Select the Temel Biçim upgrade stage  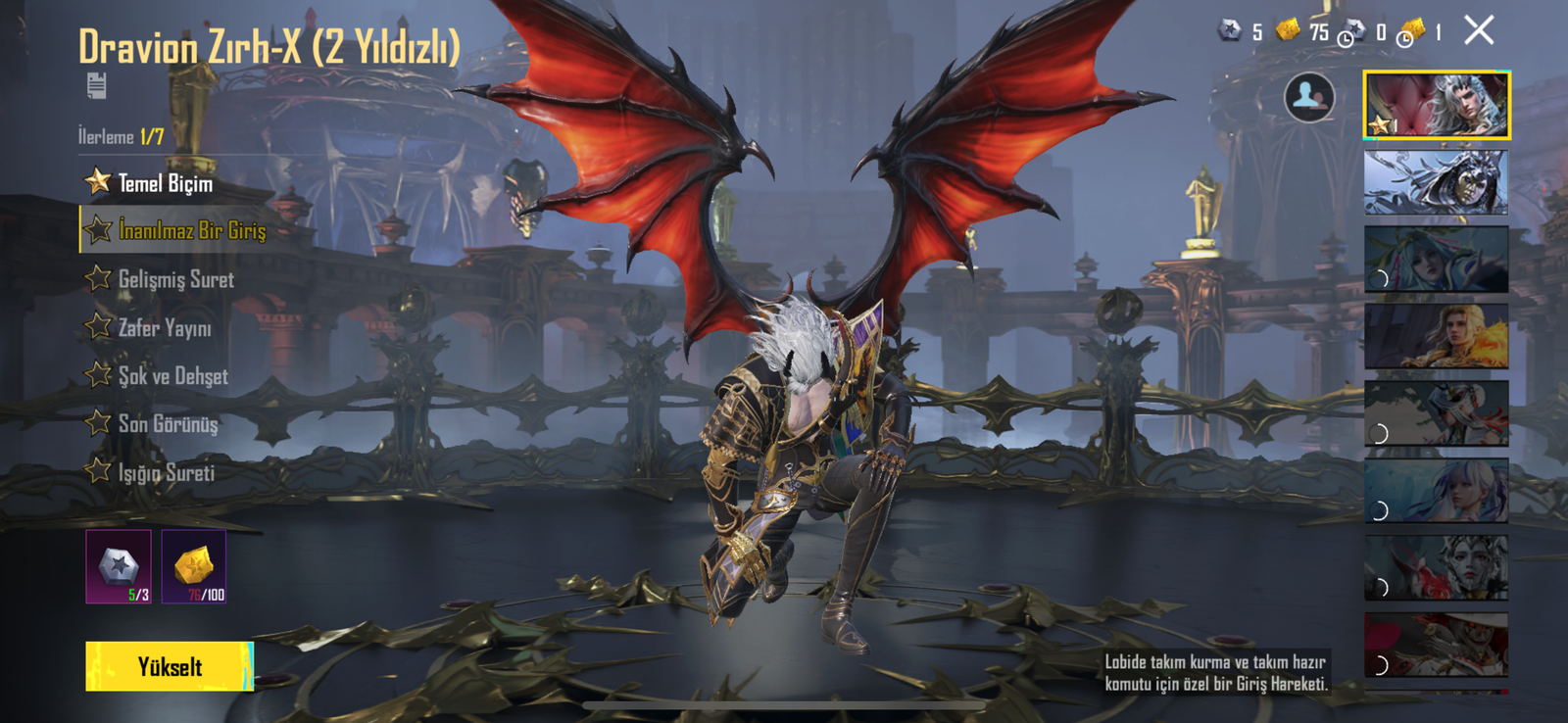tap(165, 183)
